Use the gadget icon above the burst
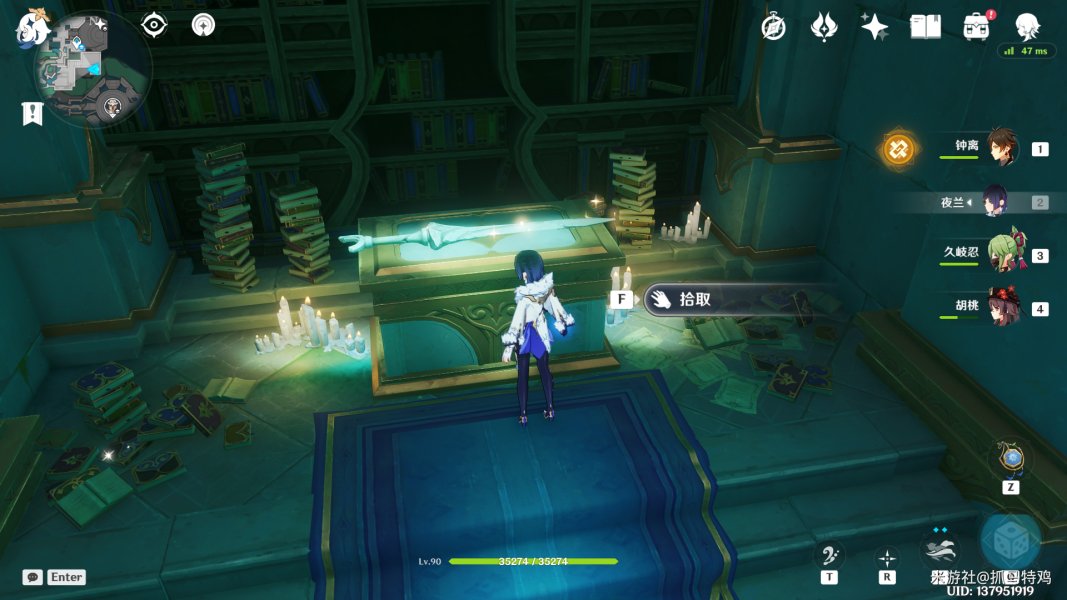 click(1011, 459)
